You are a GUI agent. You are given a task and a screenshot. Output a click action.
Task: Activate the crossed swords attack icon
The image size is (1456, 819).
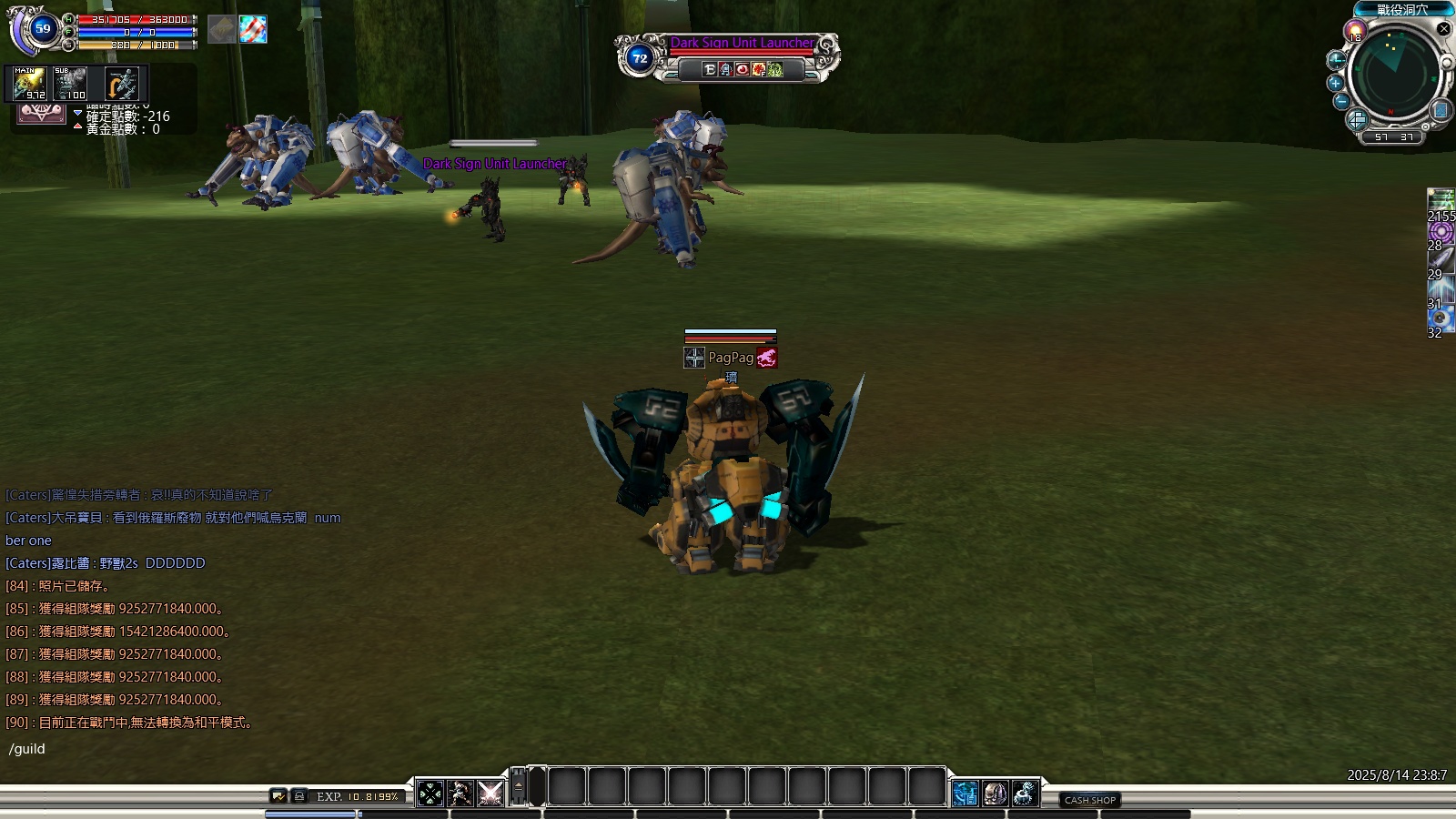coord(490,794)
